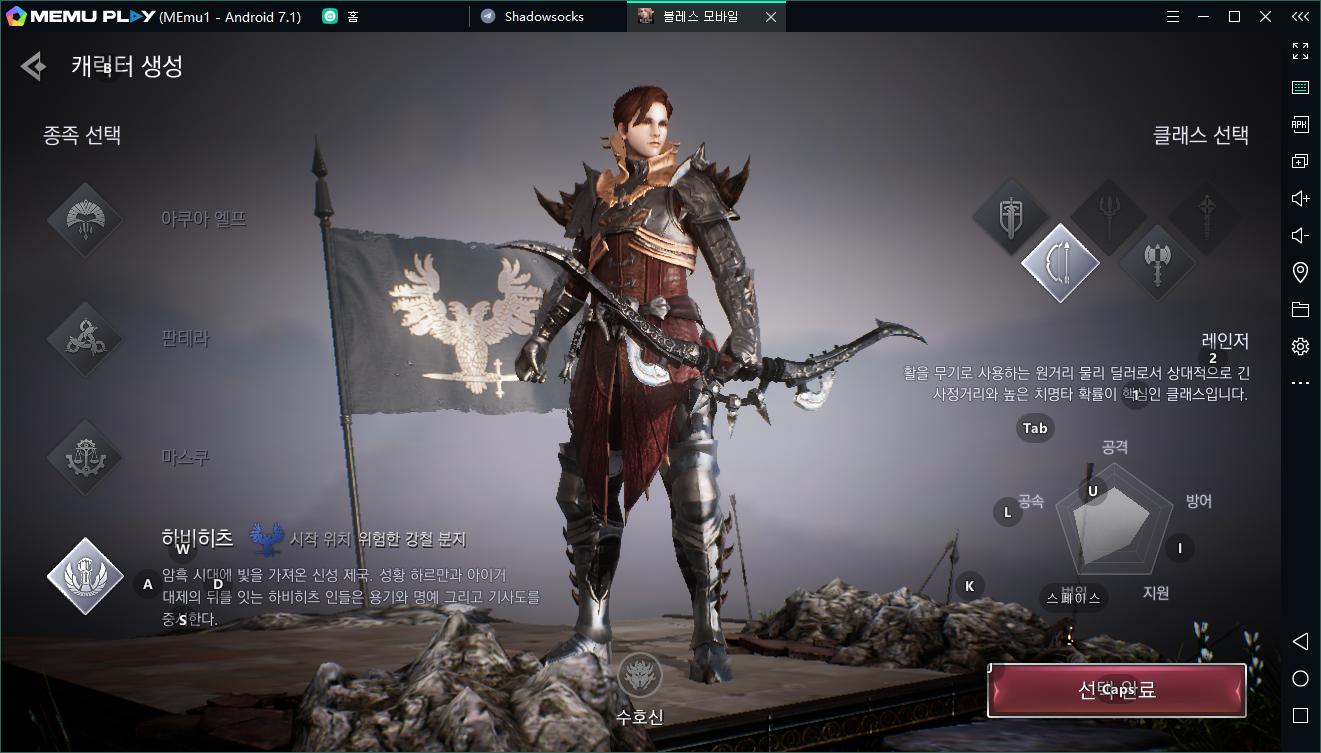Confirm with the red 선택 완료 button

(x=1116, y=690)
